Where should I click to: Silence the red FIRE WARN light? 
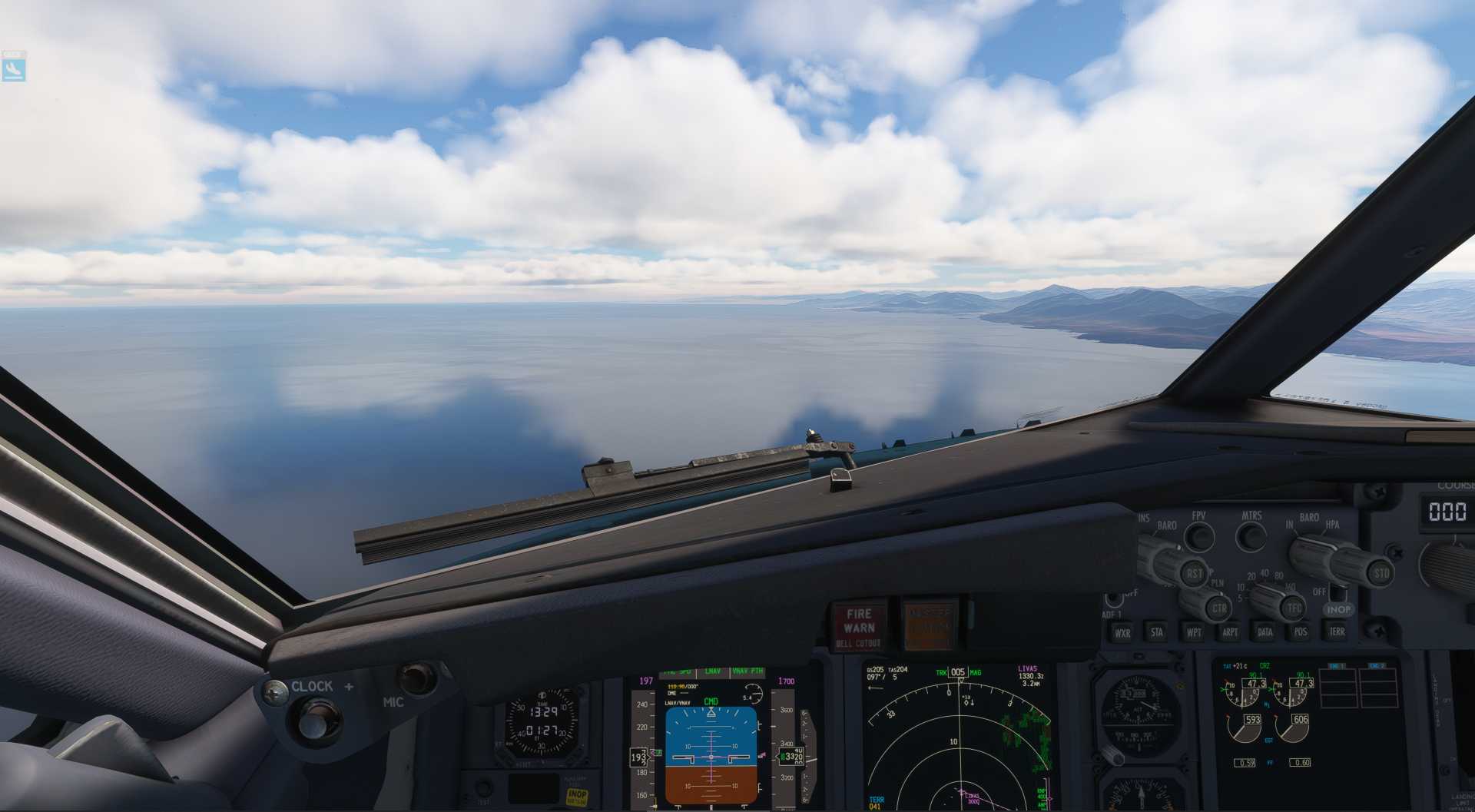(858, 626)
